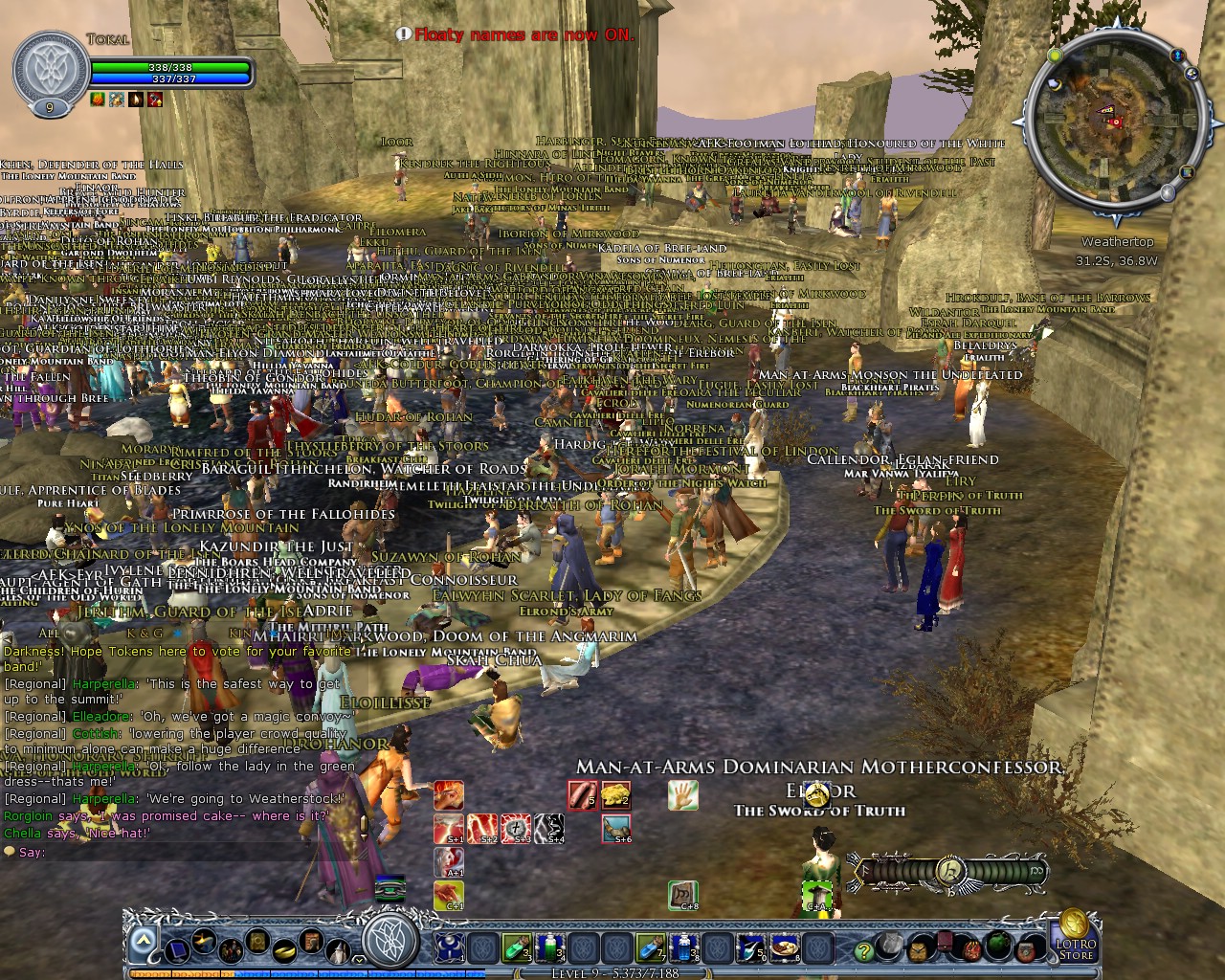Use the healing hands skill labeled C+1
This screenshot has height=980, width=1225.
click(x=449, y=895)
